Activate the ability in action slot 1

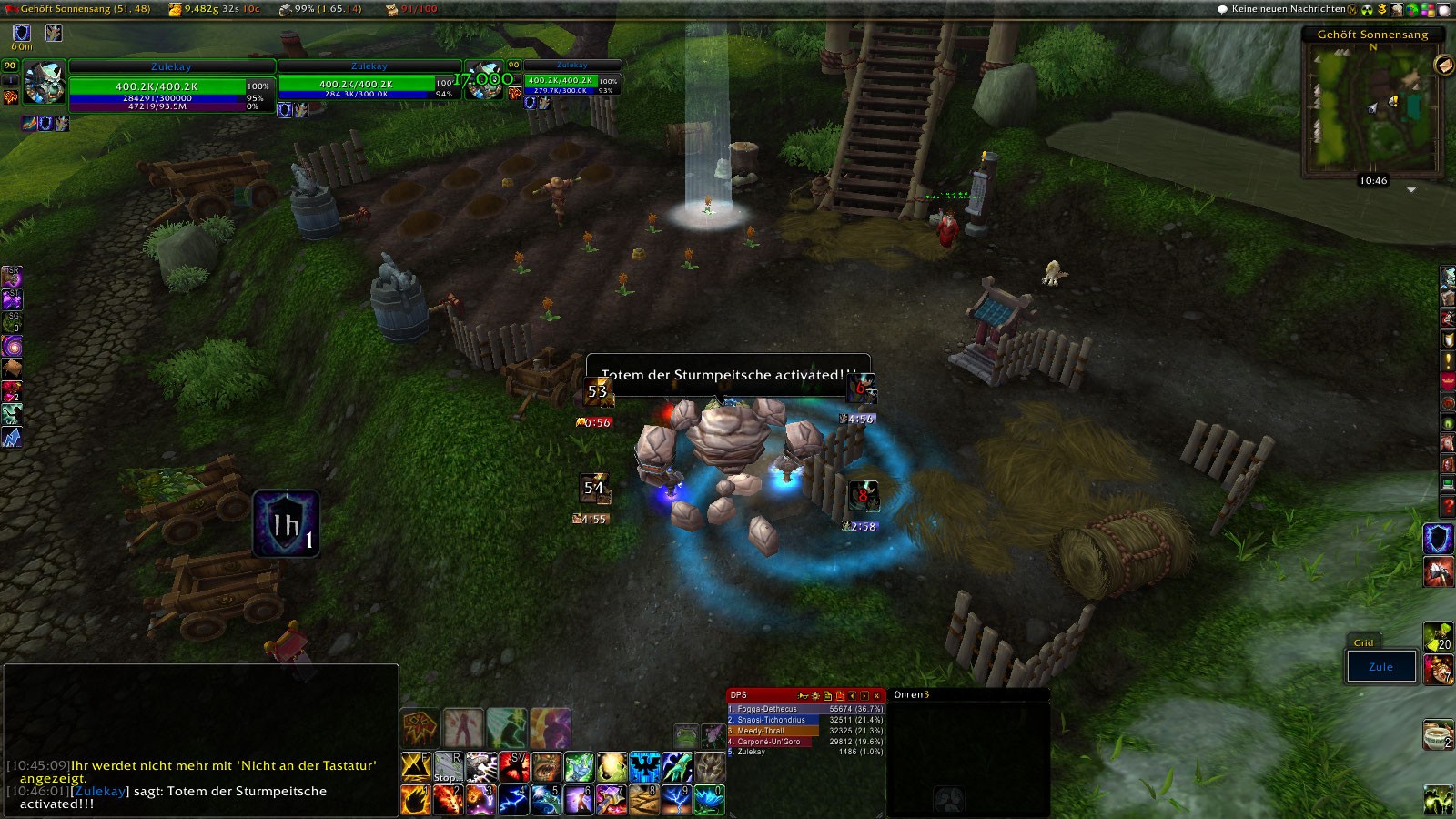(x=416, y=800)
